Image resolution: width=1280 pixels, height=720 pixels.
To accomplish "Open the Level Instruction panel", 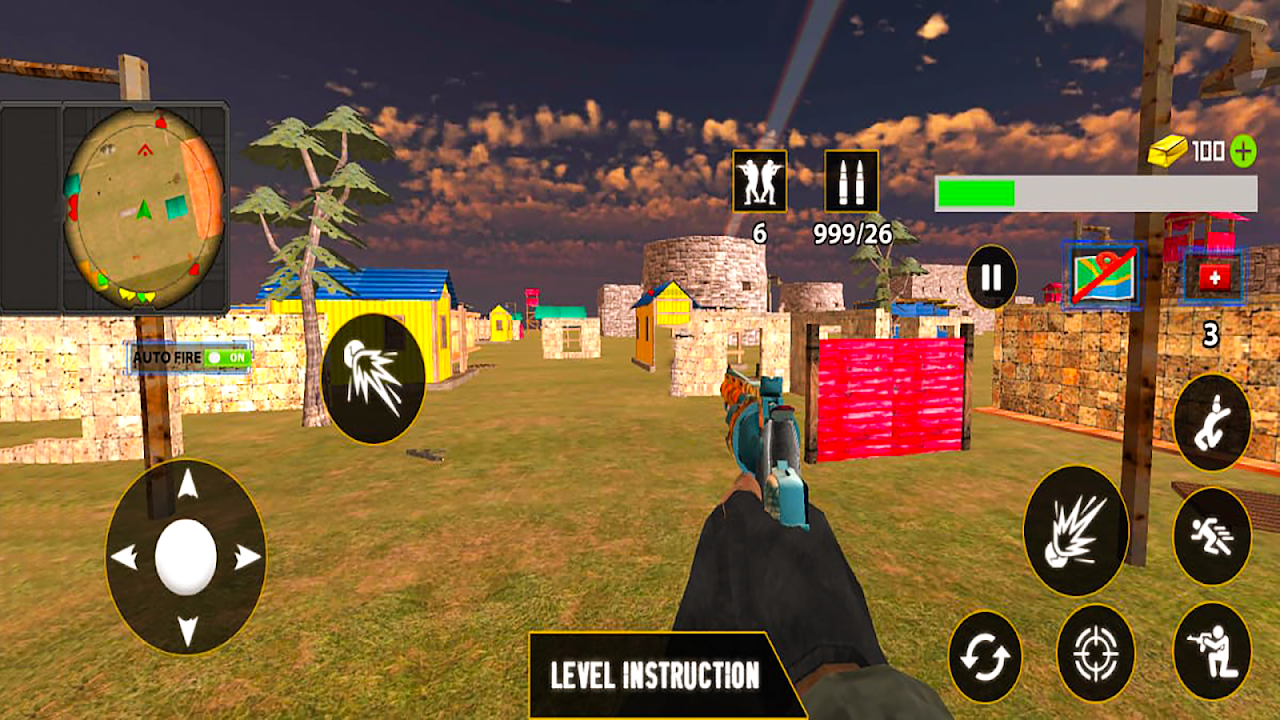I will coord(656,675).
